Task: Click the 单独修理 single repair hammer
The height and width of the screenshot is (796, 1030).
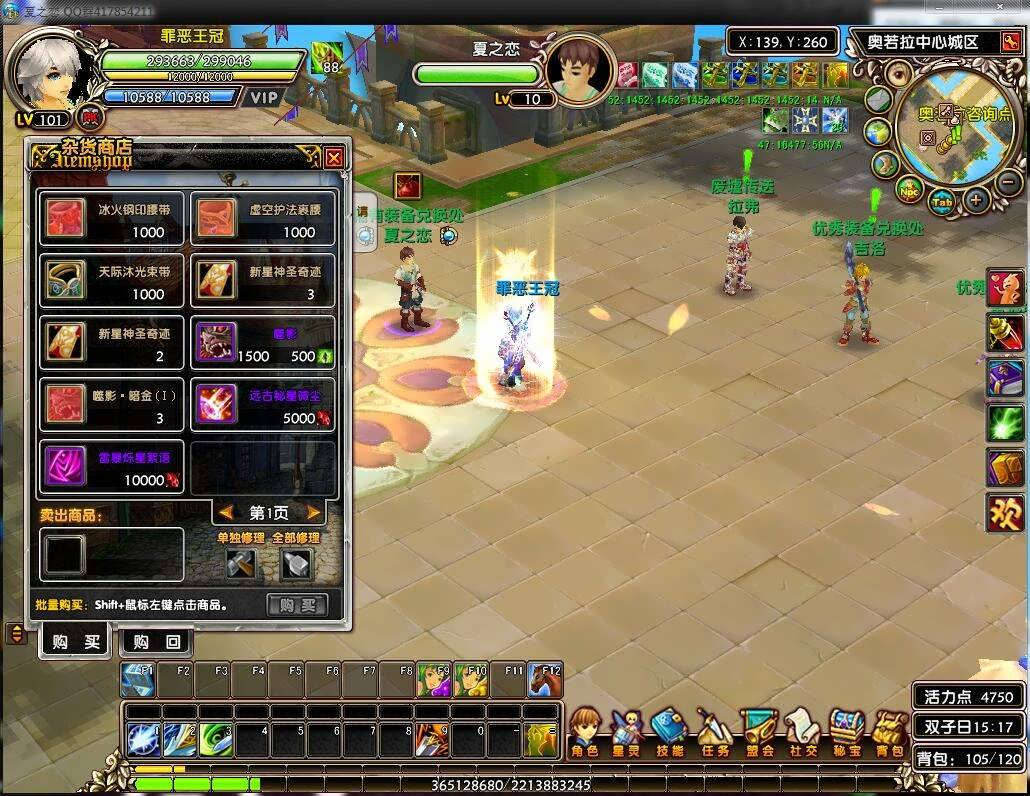Action: [x=241, y=564]
